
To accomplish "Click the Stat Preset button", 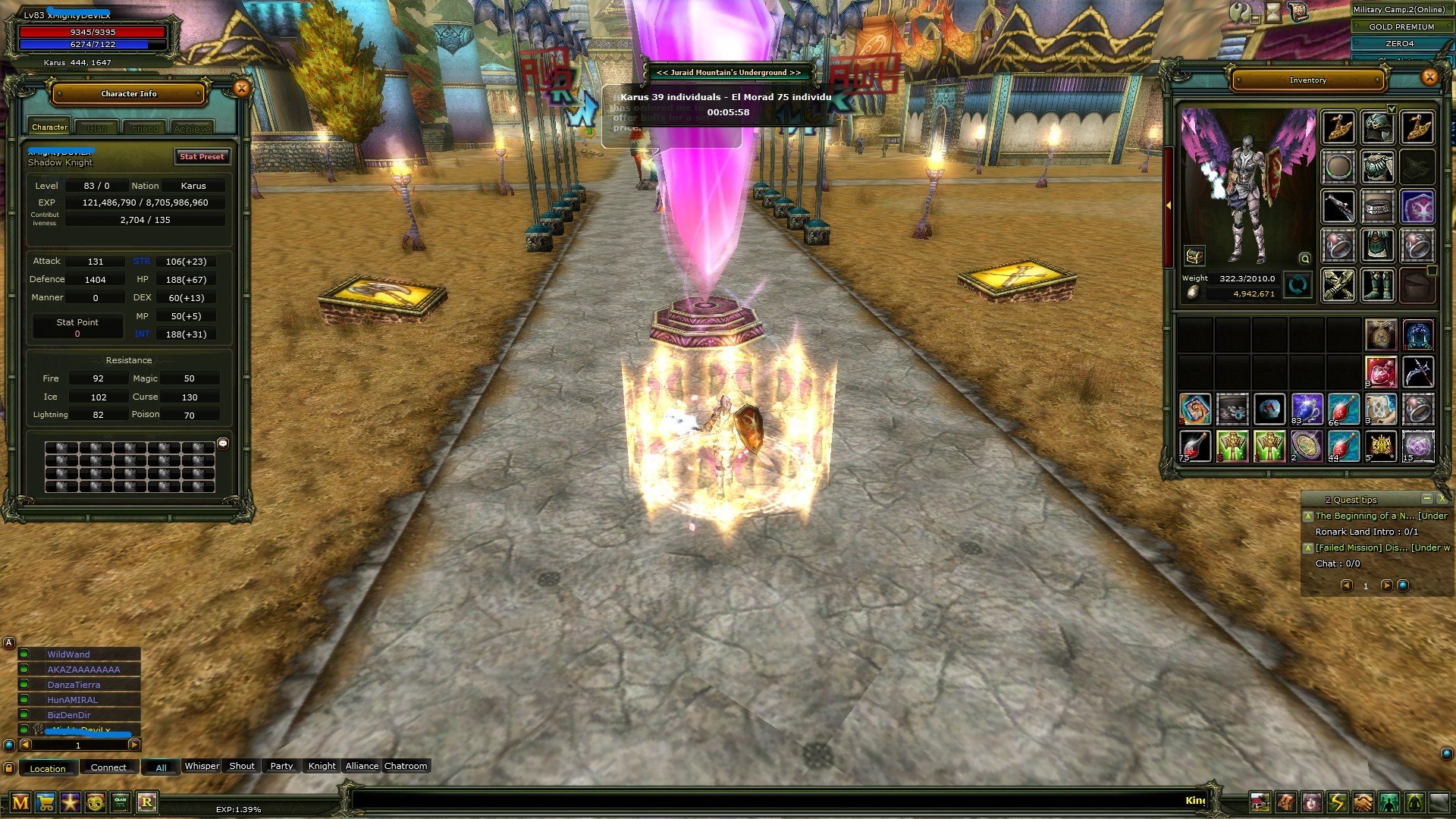I will [202, 157].
